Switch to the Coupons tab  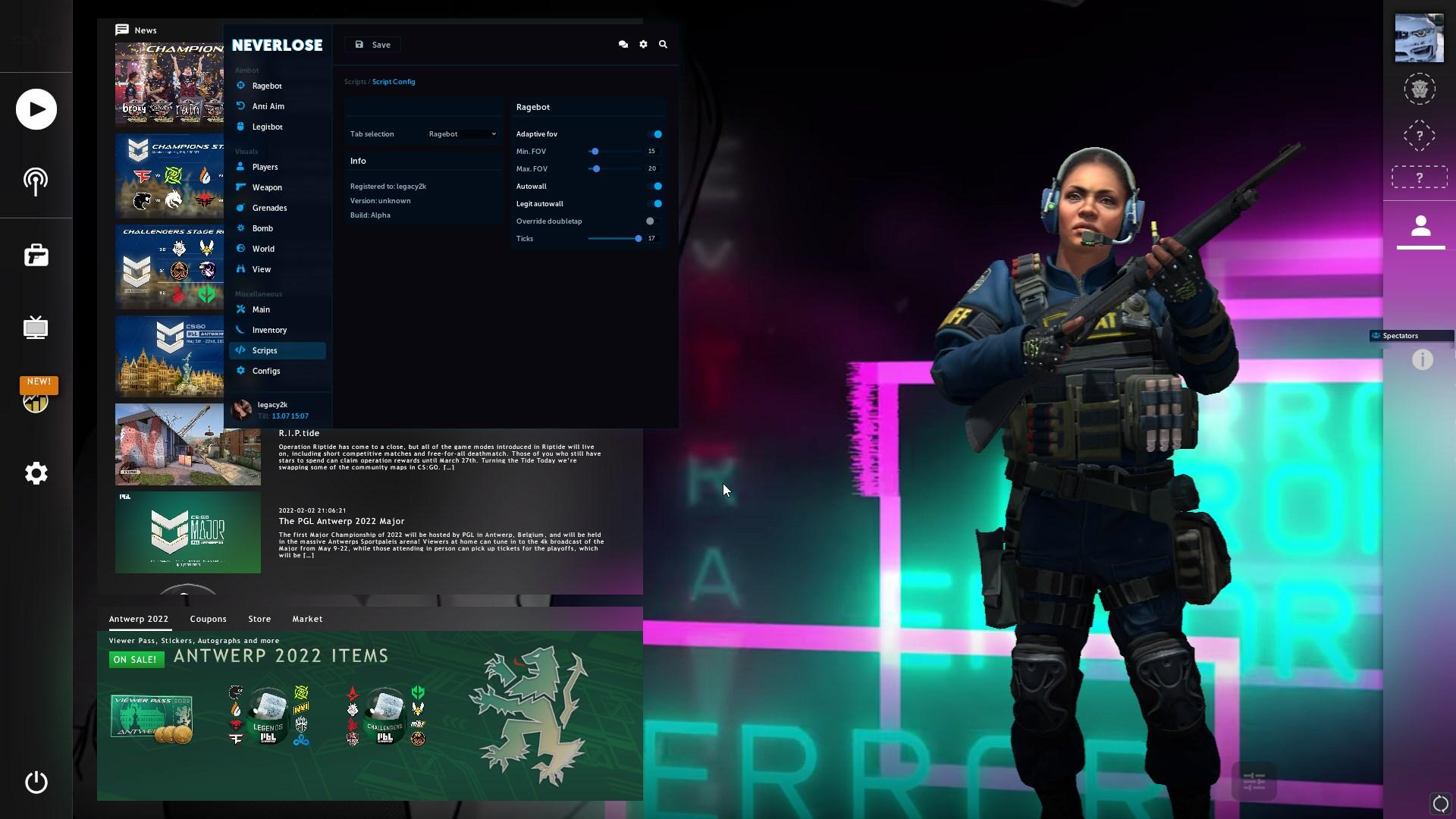[x=209, y=619]
